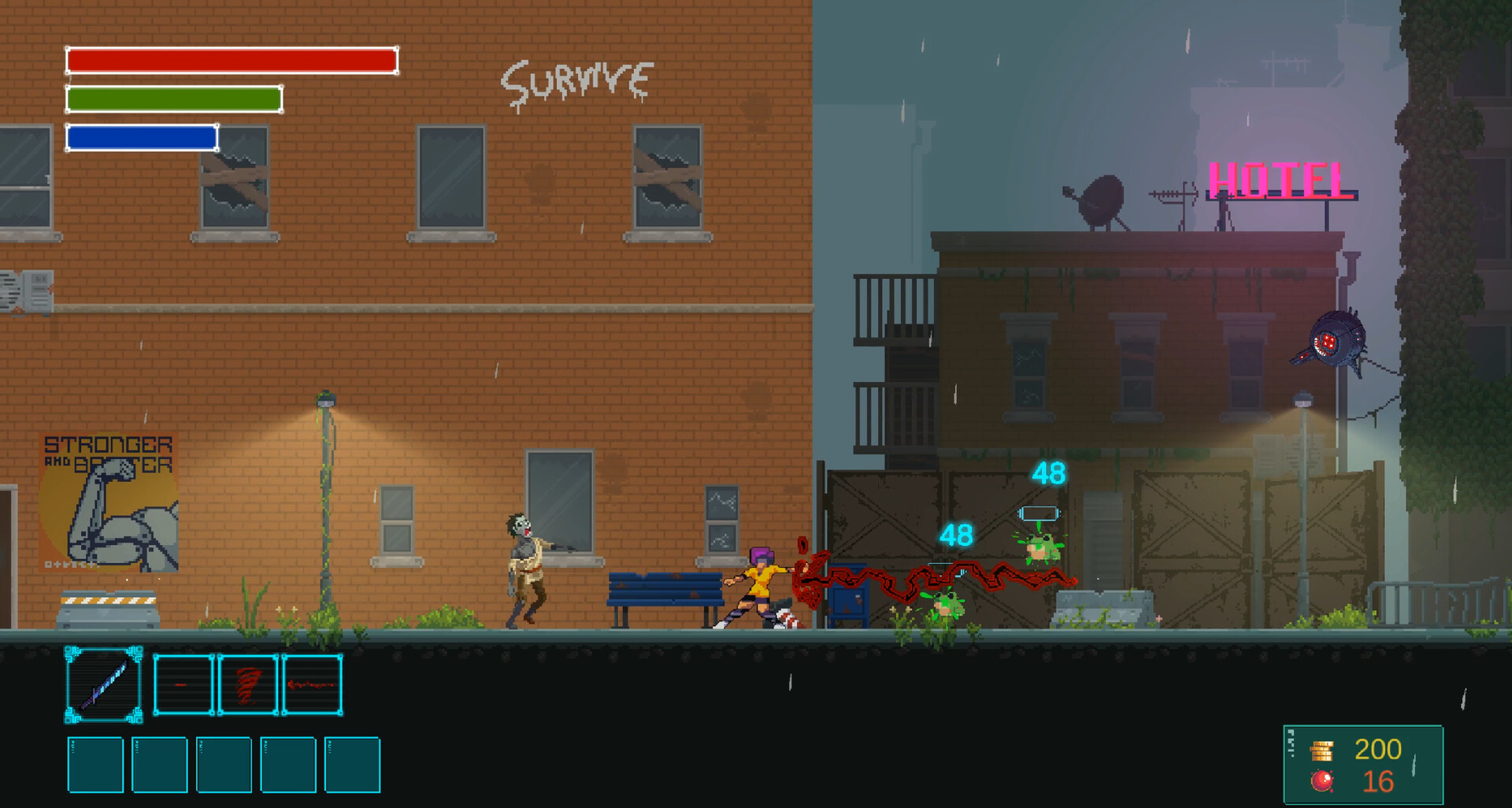This screenshot has width=1512, height=808.
Task: Click the green creature's health bar
Action: point(1039,513)
